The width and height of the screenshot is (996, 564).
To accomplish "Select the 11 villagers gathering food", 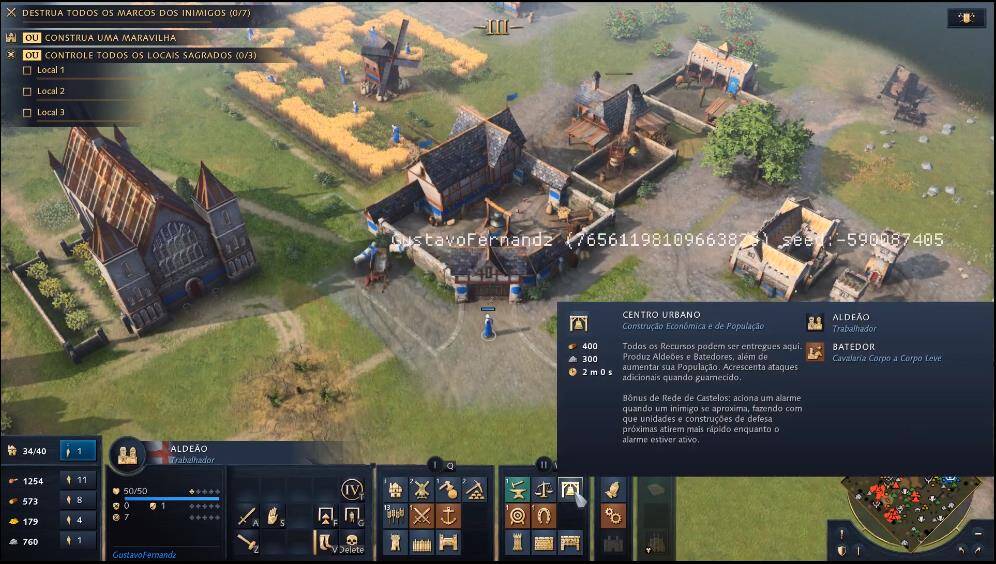I will coord(78,480).
